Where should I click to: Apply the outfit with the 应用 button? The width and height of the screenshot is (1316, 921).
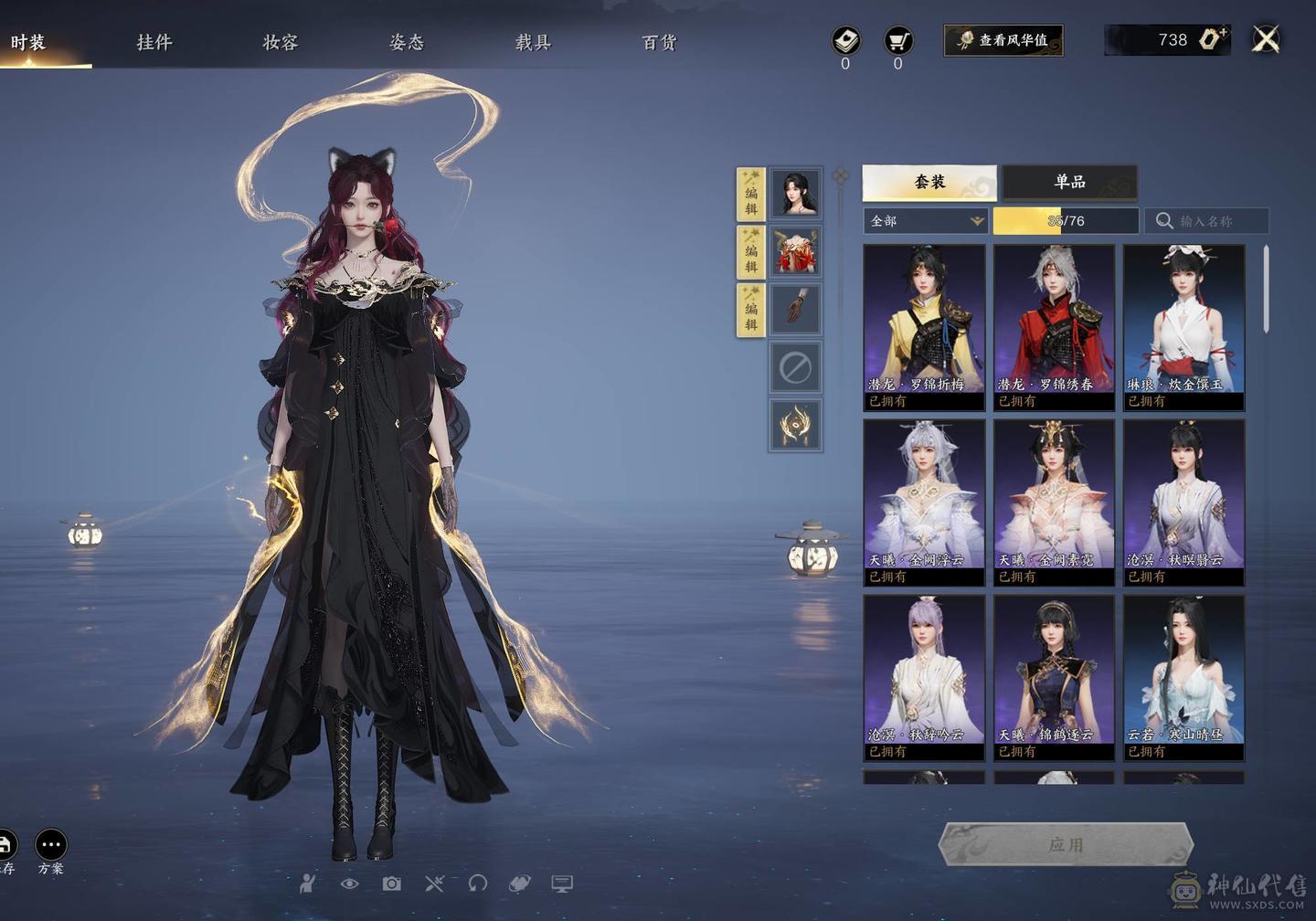pos(1066,844)
